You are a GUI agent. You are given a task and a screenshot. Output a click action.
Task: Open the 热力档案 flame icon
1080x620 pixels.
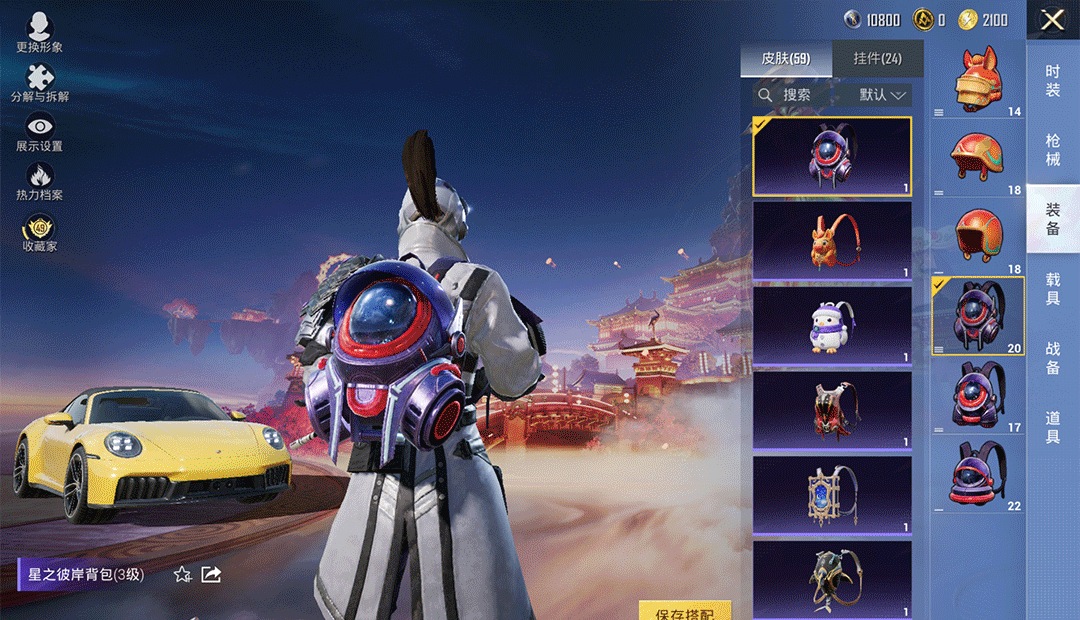click(x=40, y=182)
